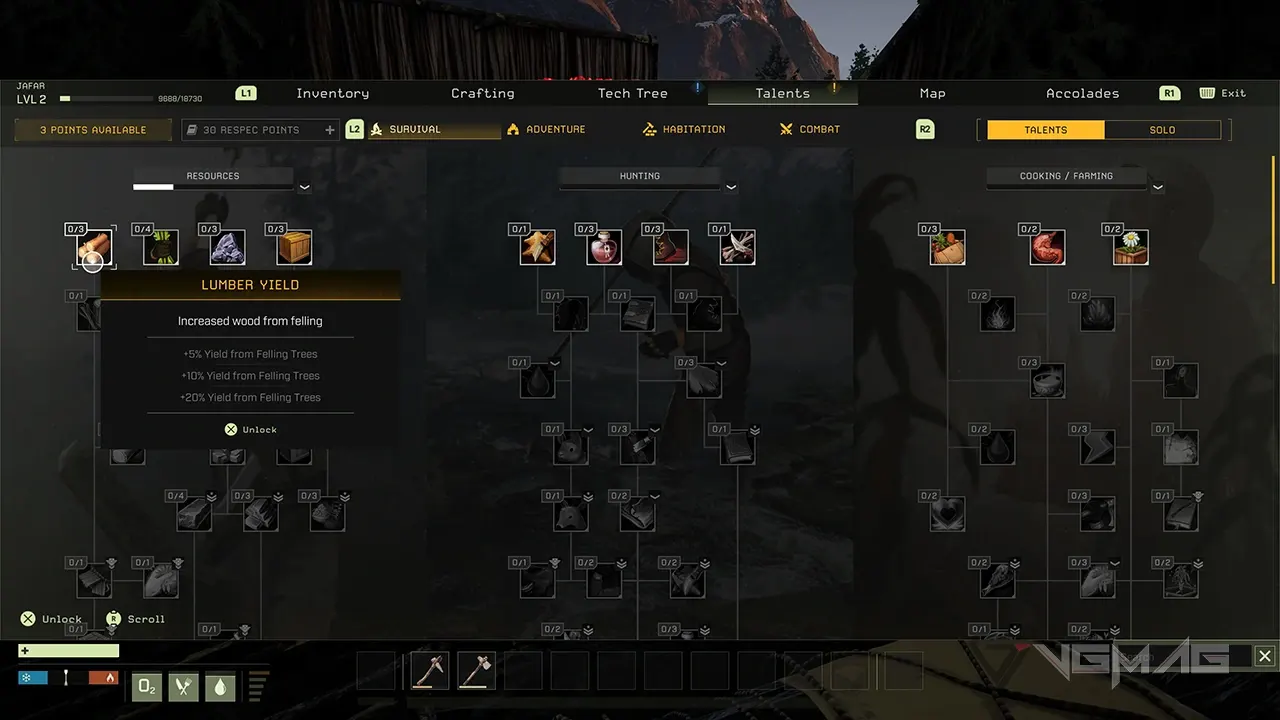Expand the Cooking / Farming dropdown arrow
The height and width of the screenshot is (720, 1280).
click(x=1158, y=187)
